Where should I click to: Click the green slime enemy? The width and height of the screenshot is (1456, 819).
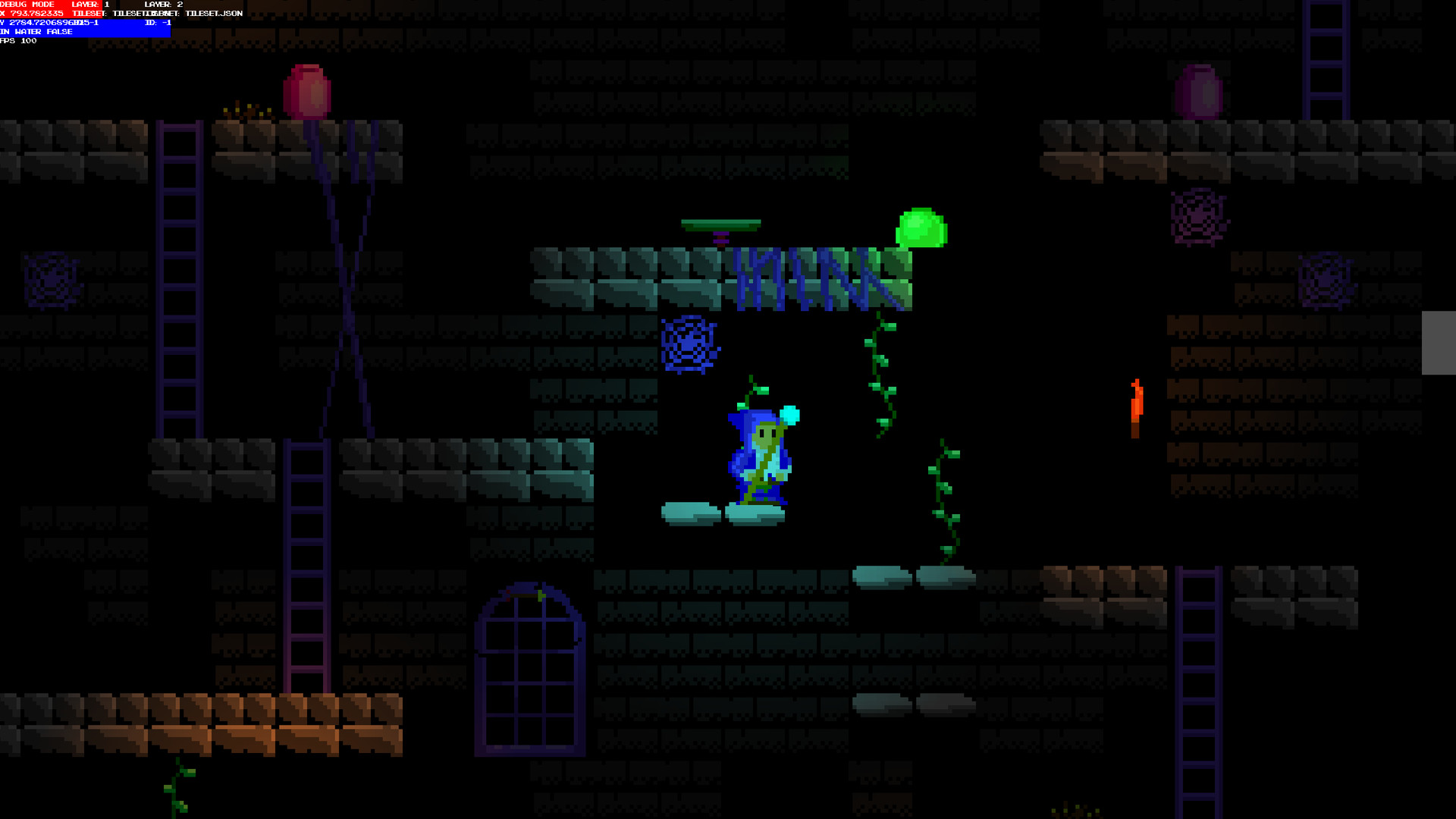(921, 227)
